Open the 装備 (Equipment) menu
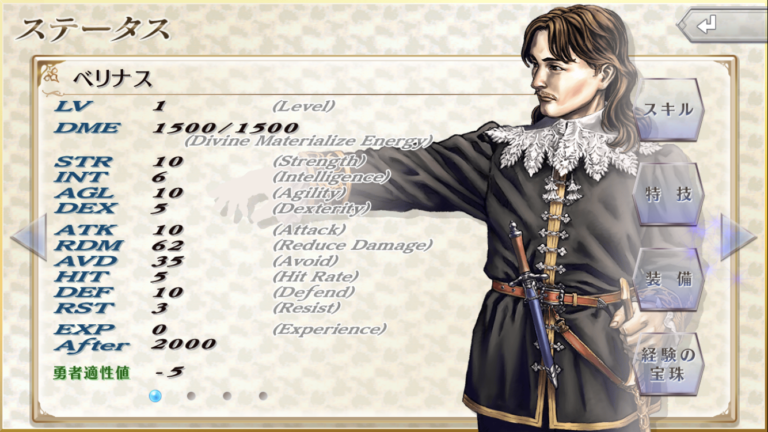Screen dimensions: 768x432 (668, 279)
